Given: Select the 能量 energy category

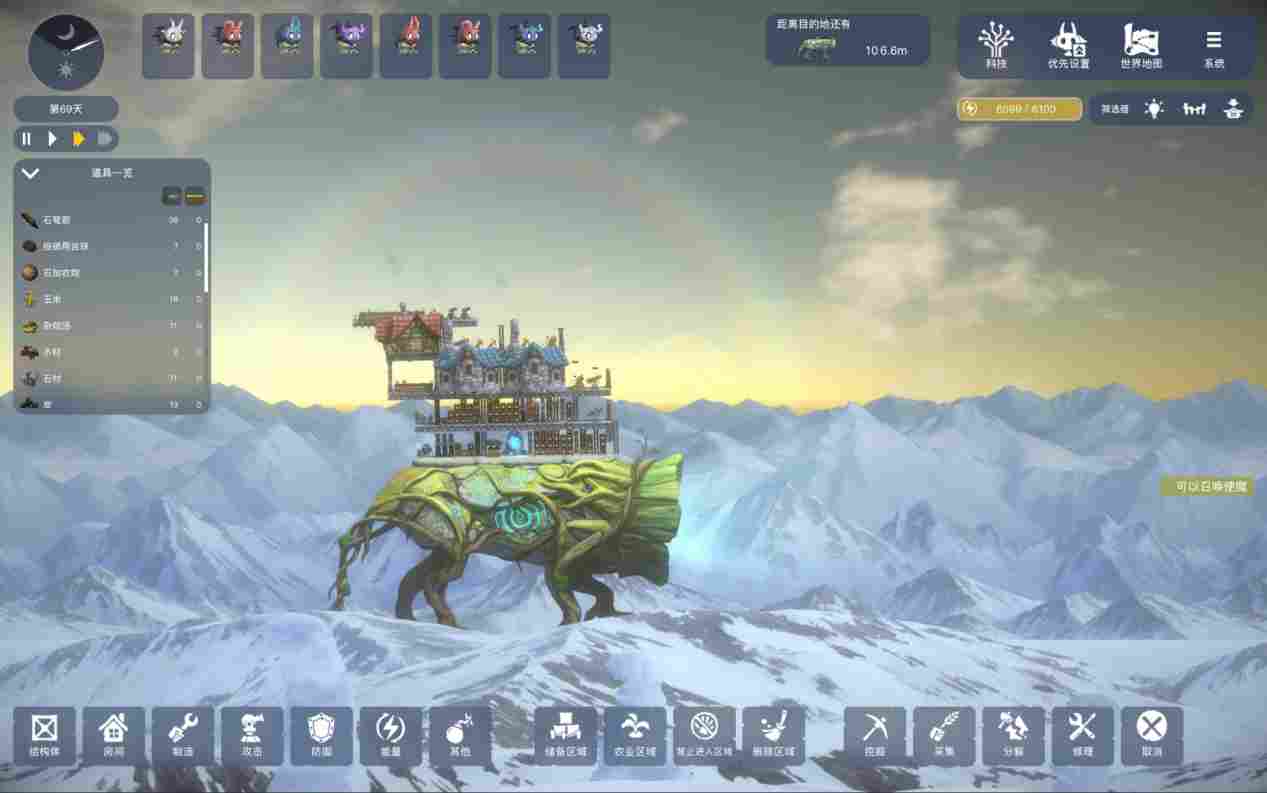Looking at the screenshot, I should [x=391, y=735].
